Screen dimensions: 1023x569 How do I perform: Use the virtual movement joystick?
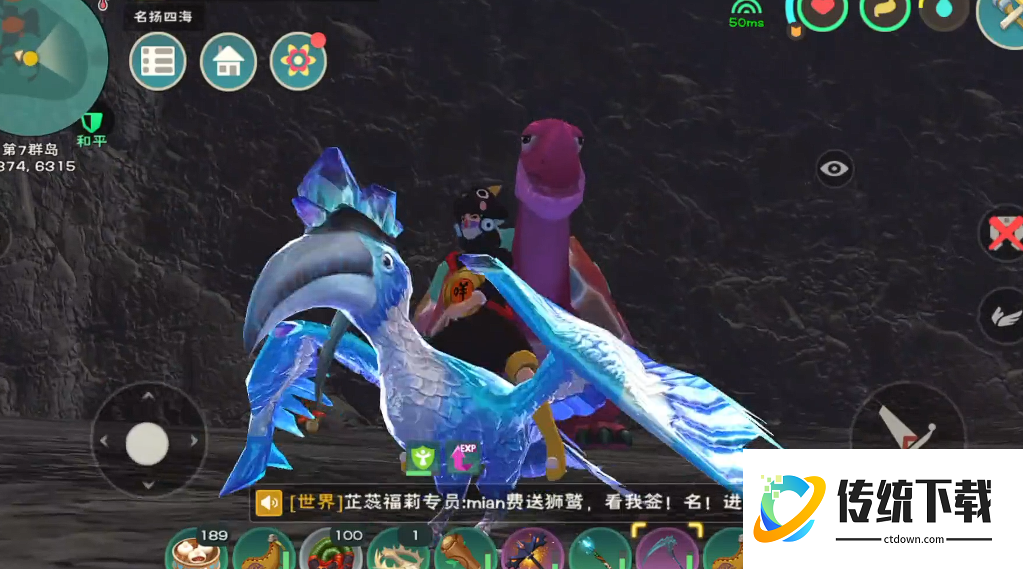coord(147,442)
